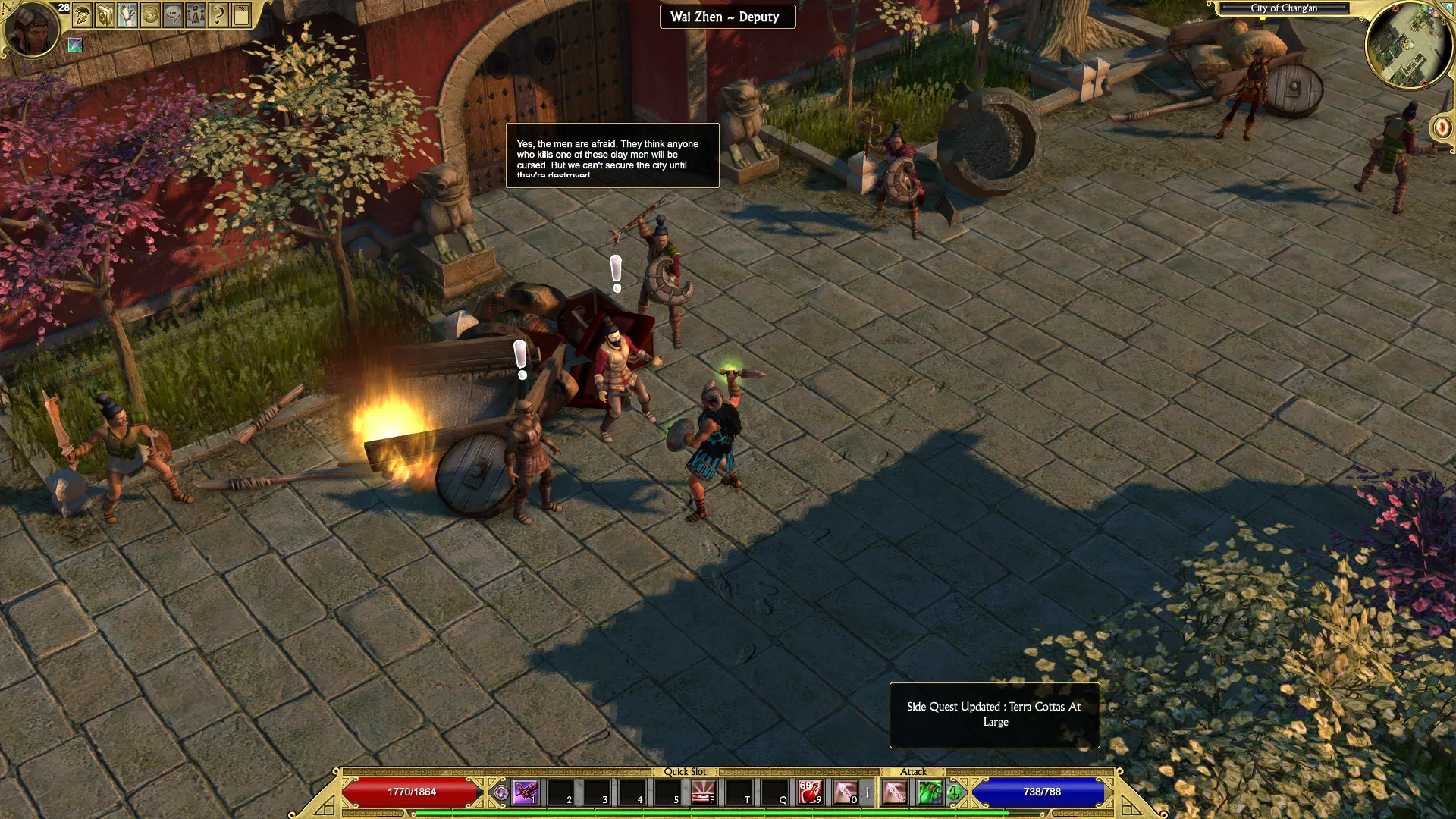
Task: Open the chat speech bubble icon
Action: click(173, 15)
